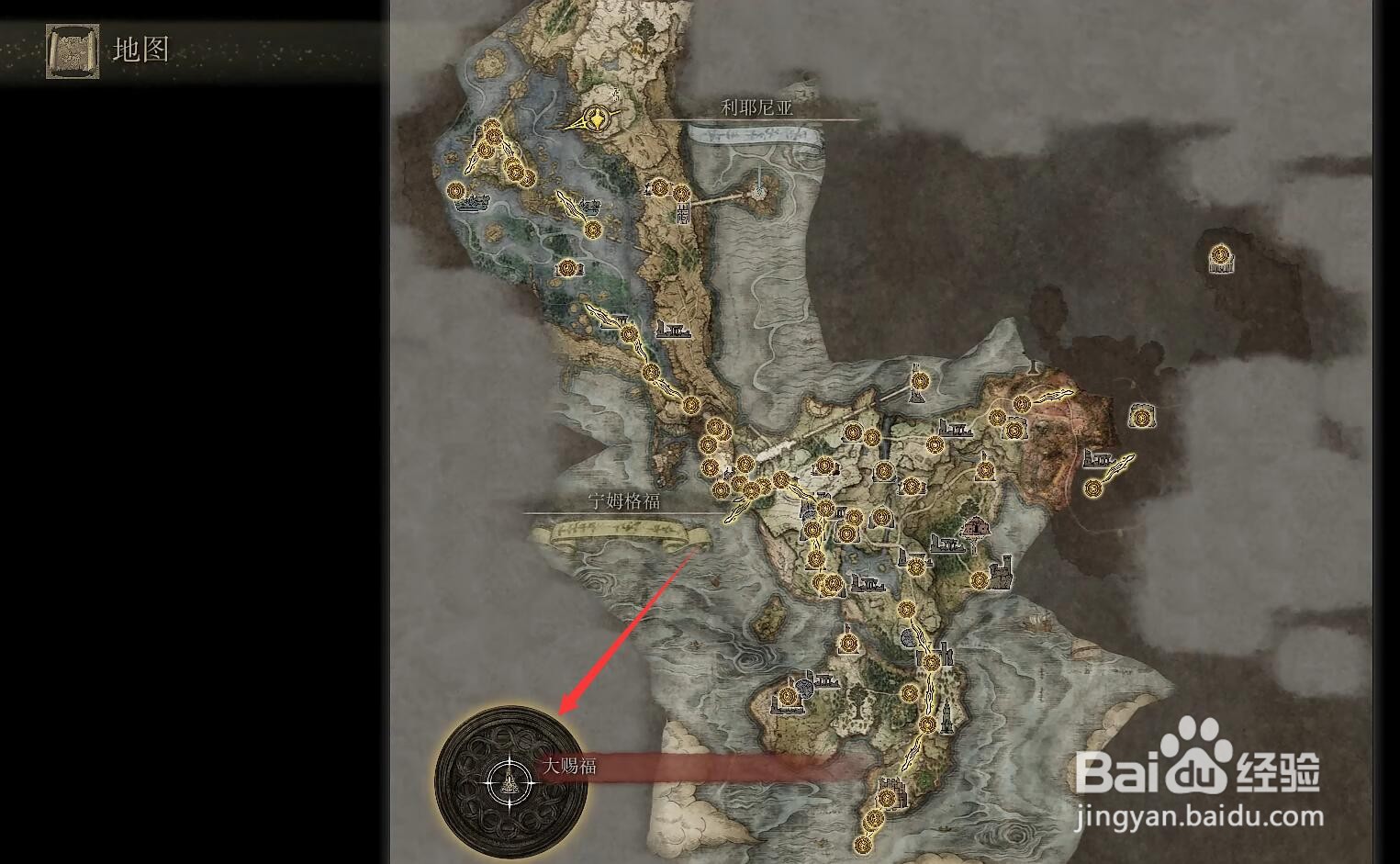Click the large glowing Erdtree icon in northern Liurnia
This screenshot has height=864, width=1400.
pyautogui.click(x=597, y=119)
